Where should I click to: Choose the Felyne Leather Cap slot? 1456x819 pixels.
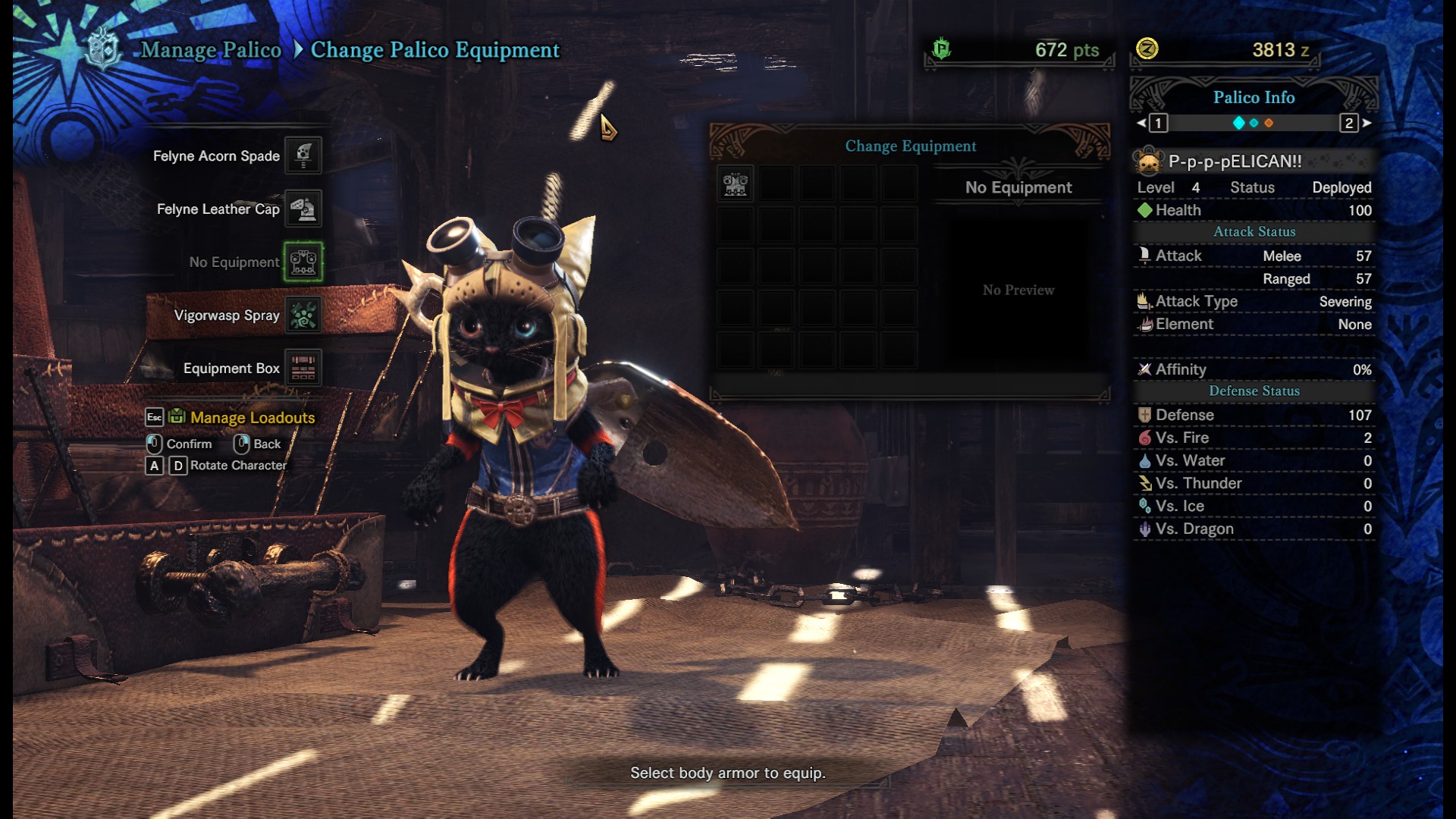303,209
